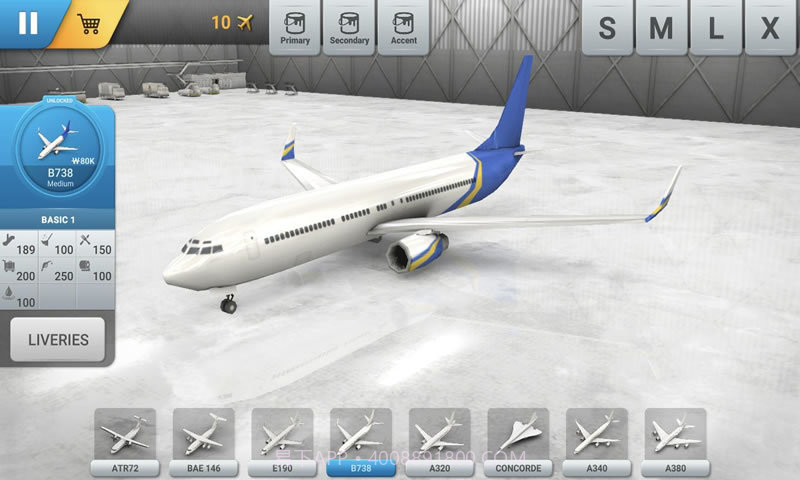800x480 pixels.
Task: Filter aircraft by size S
Action: click(x=607, y=28)
